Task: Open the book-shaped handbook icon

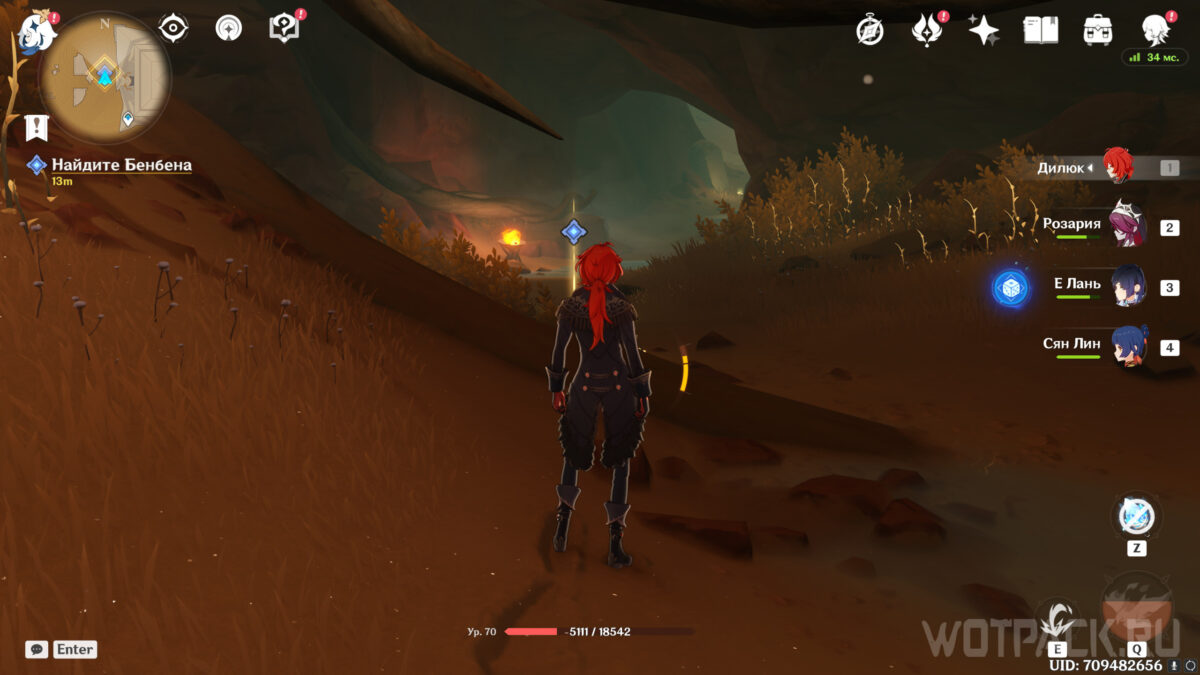Action: point(1040,30)
